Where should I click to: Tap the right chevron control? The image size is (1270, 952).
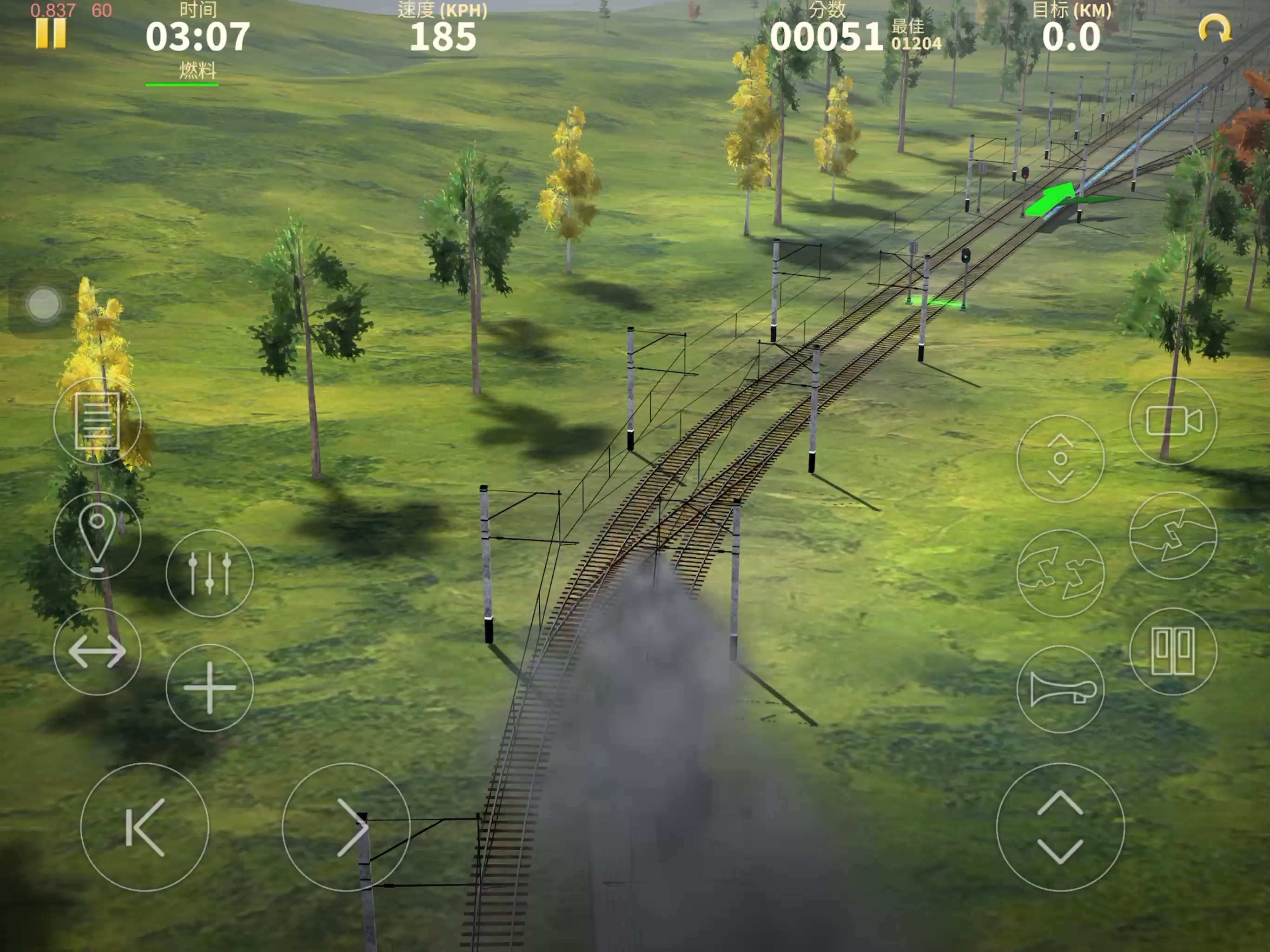(346, 827)
